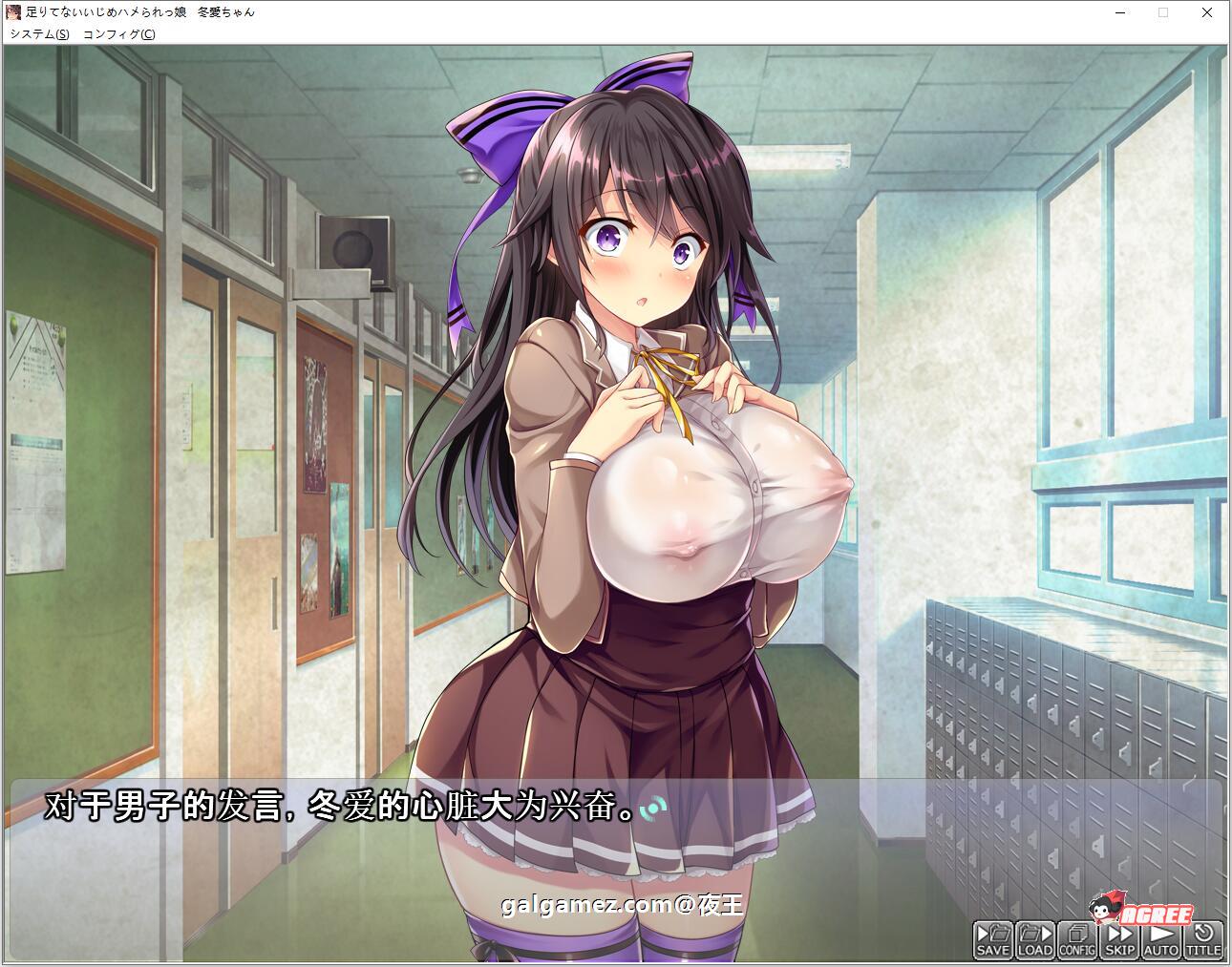Click the spinning wait indicator in dialogue box
The width and height of the screenshot is (1232, 967).
point(654,809)
